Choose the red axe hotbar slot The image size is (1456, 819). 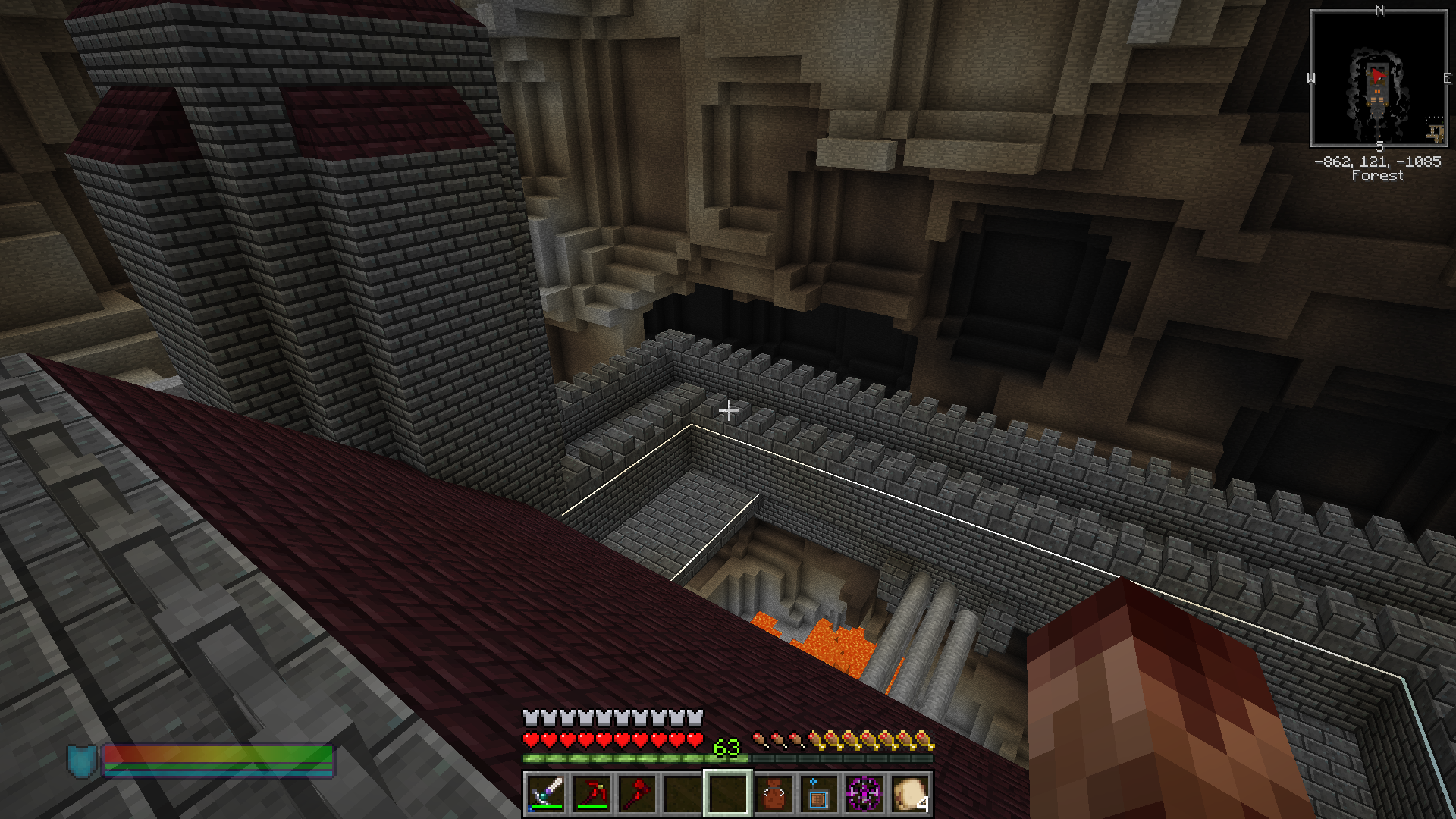point(637,794)
